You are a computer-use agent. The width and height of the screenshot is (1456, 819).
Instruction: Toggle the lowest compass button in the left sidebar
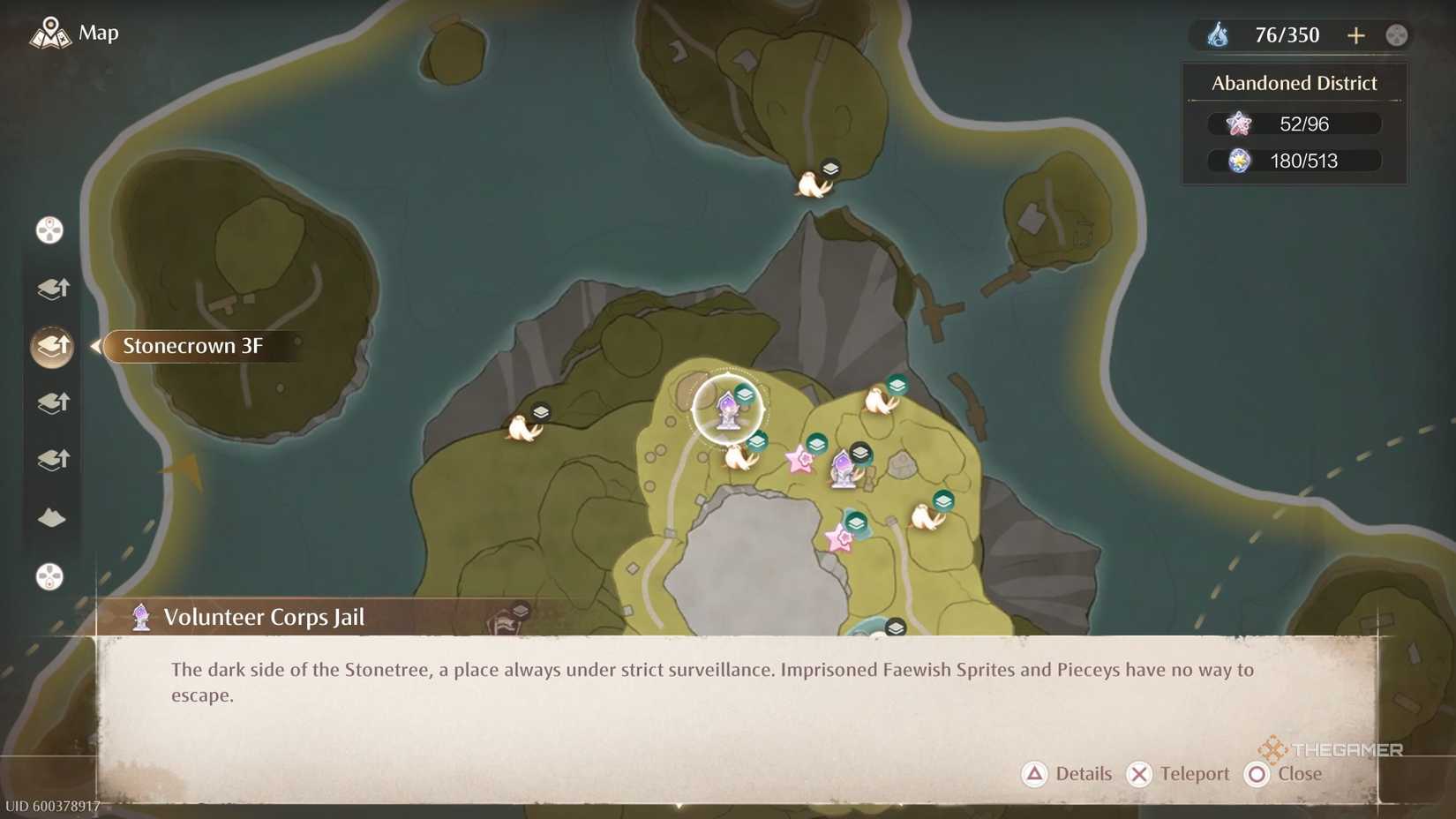(x=50, y=576)
